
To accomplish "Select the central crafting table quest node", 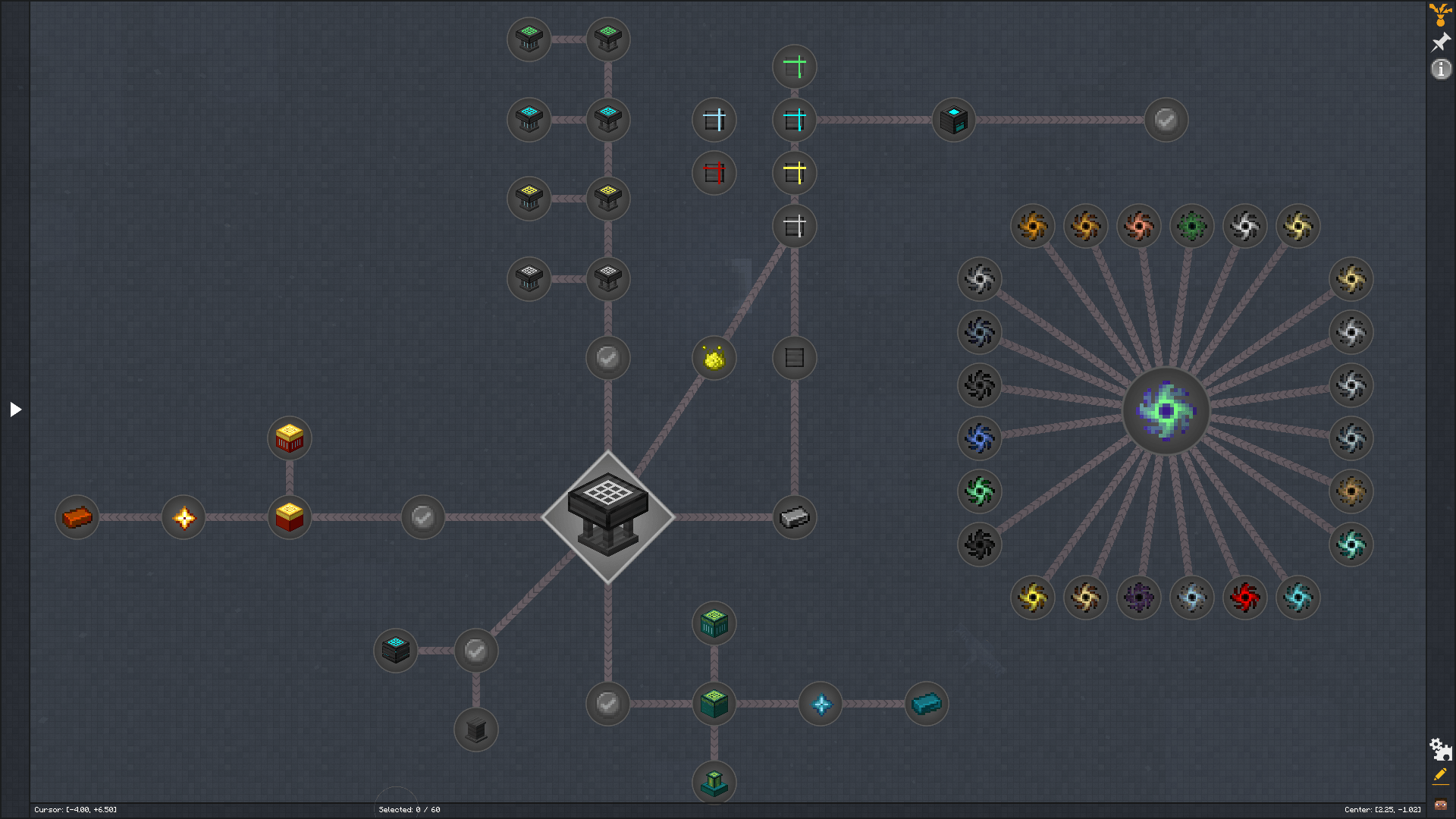I will (607, 516).
